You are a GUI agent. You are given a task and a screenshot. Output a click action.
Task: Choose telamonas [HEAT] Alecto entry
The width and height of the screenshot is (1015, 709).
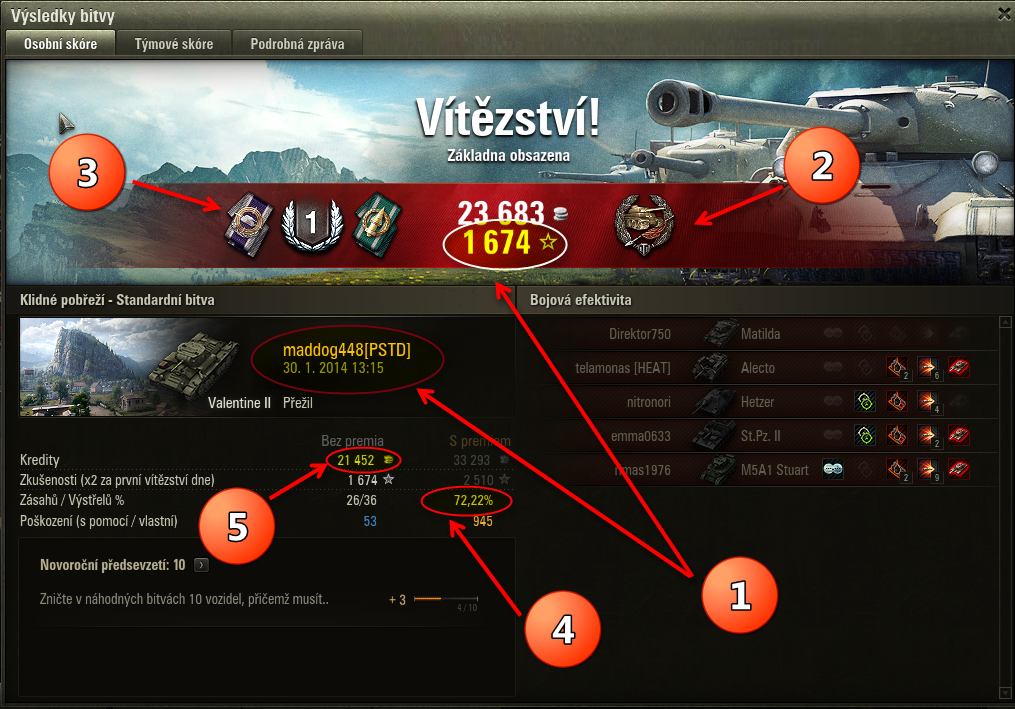pos(755,368)
